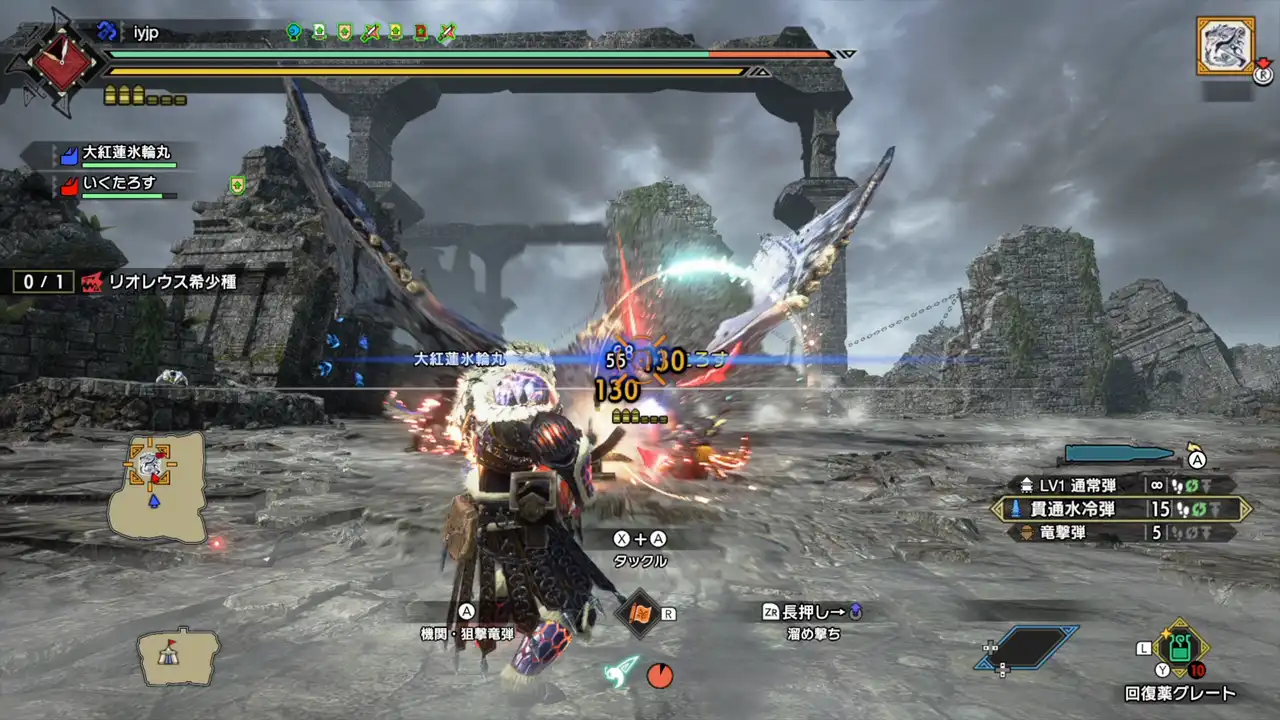
Task: Select party member いくたろす in the list
Action: (x=120, y=183)
